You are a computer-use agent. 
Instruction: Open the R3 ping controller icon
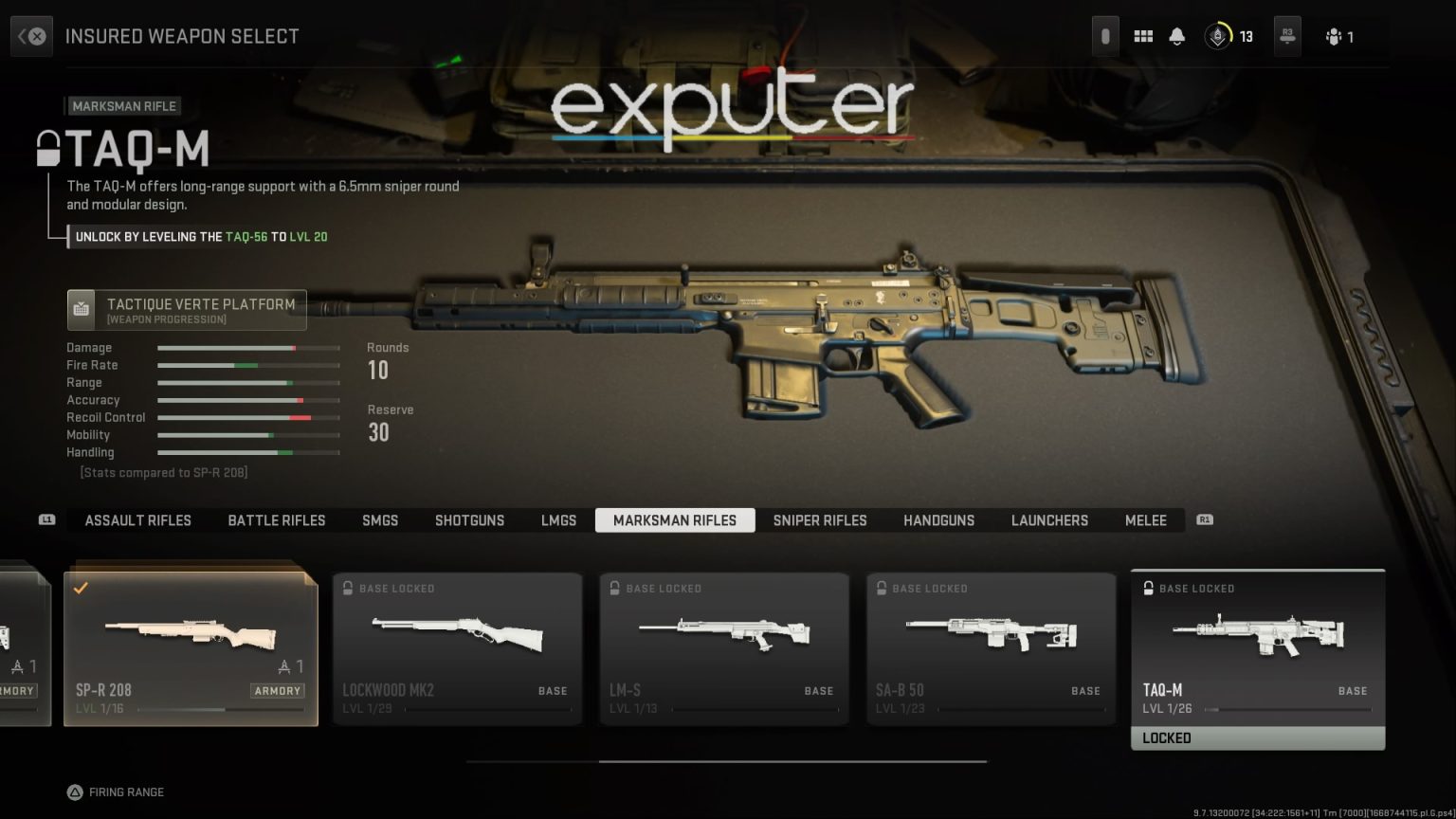tap(1287, 36)
